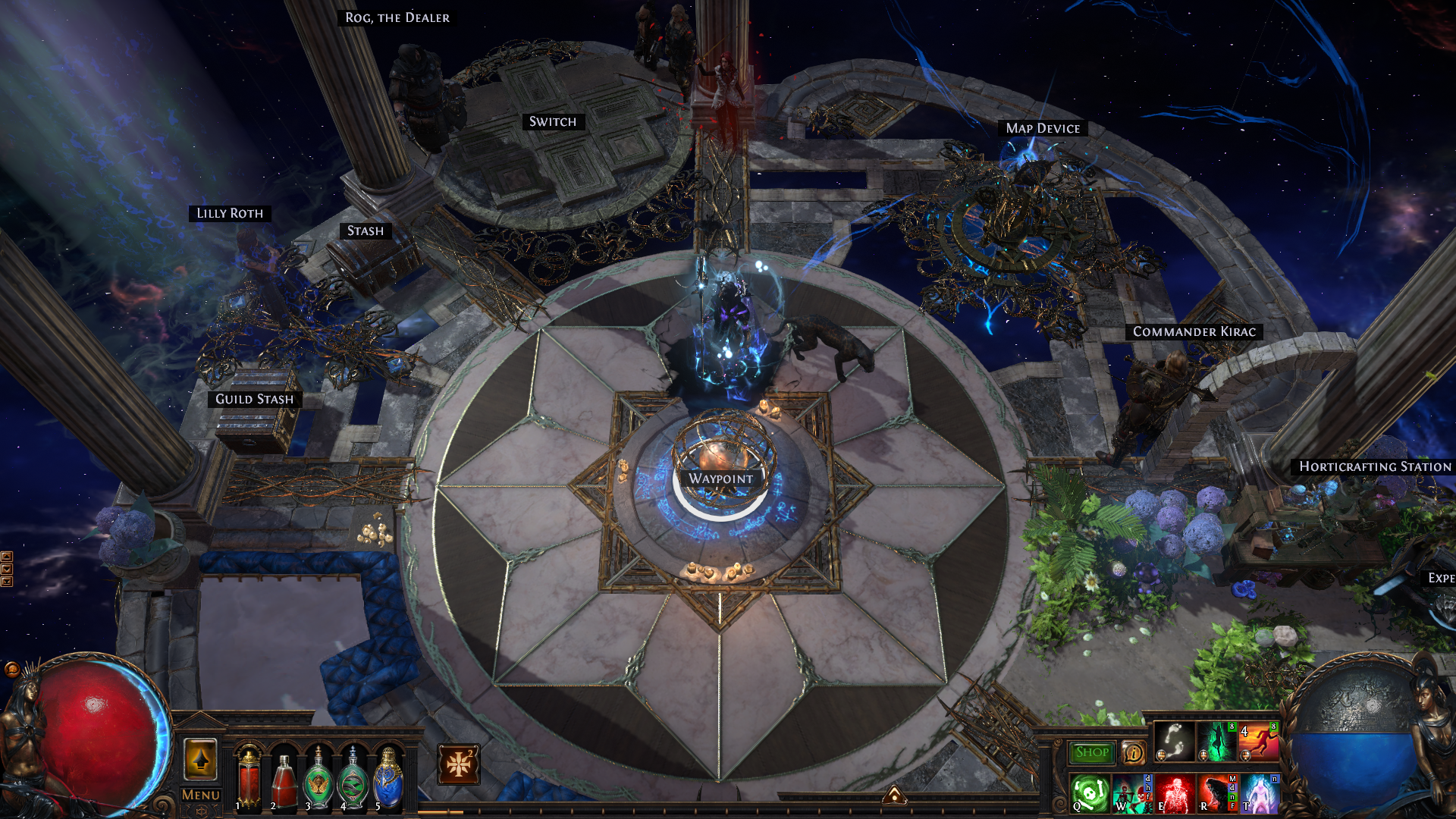Activate the red glowing body skill
Screen dimensions: 1456x819
(x=1175, y=793)
